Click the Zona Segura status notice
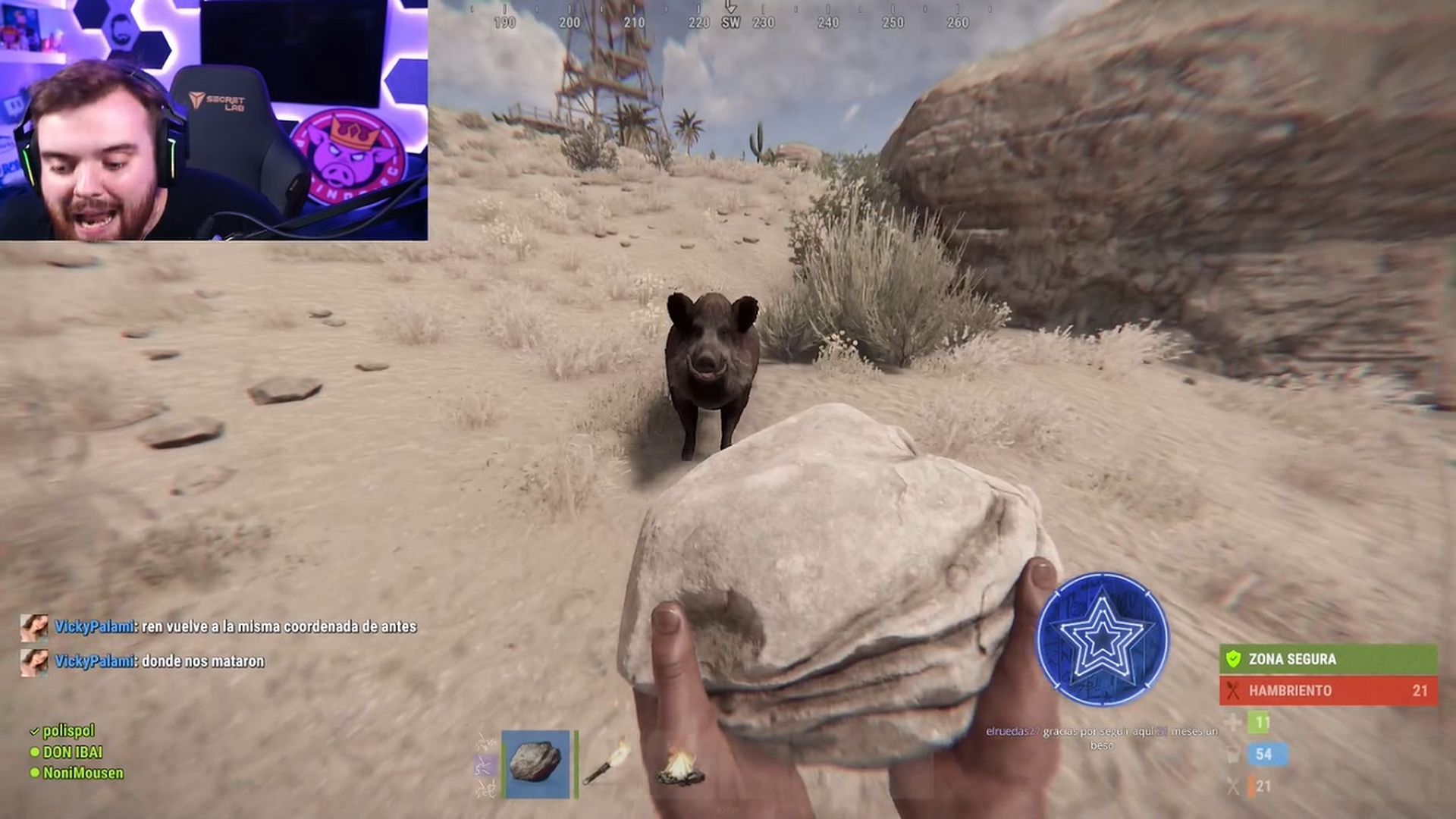The image size is (1456, 819). pyautogui.click(x=1327, y=659)
